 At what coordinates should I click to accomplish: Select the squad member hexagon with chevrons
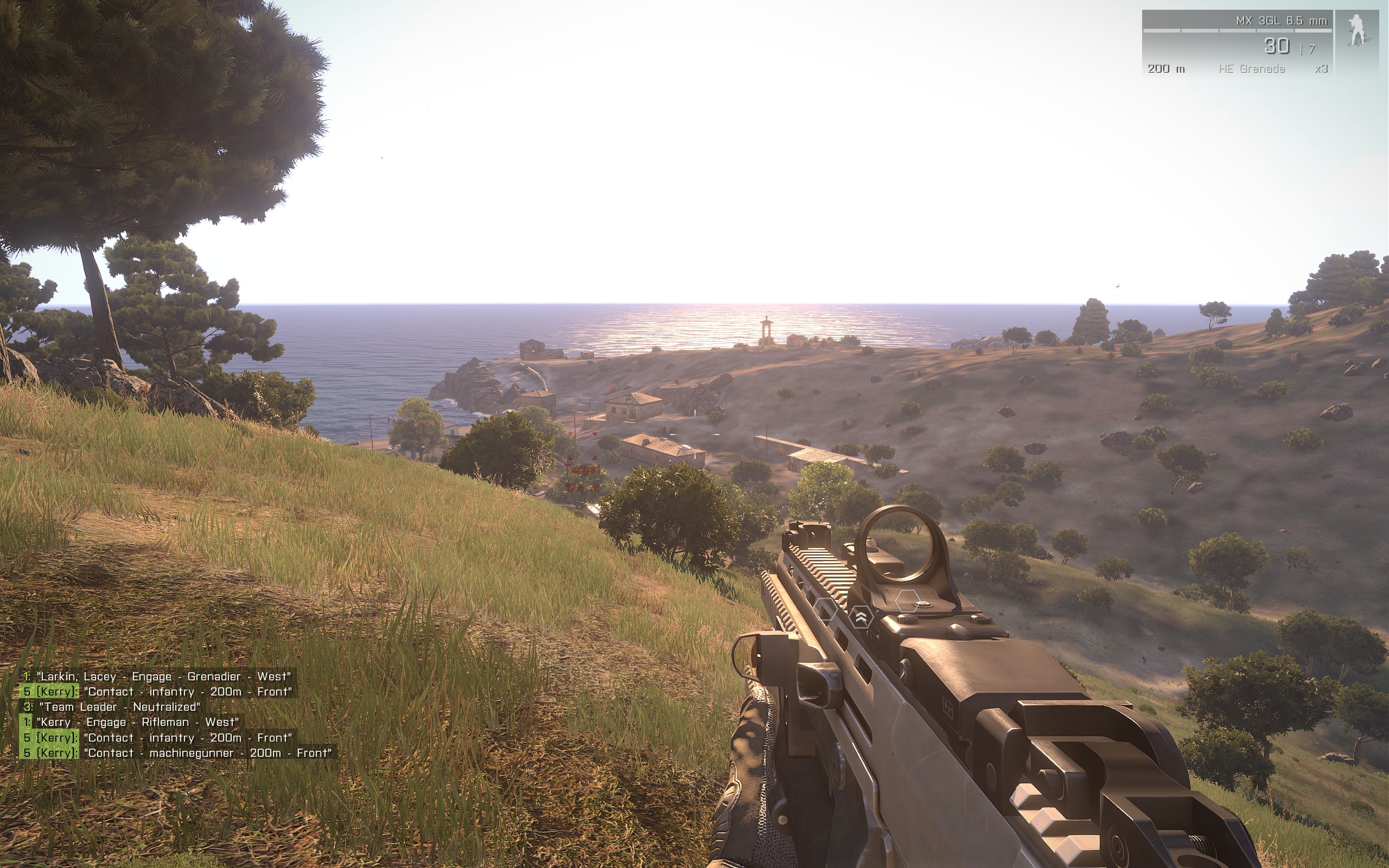861,617
